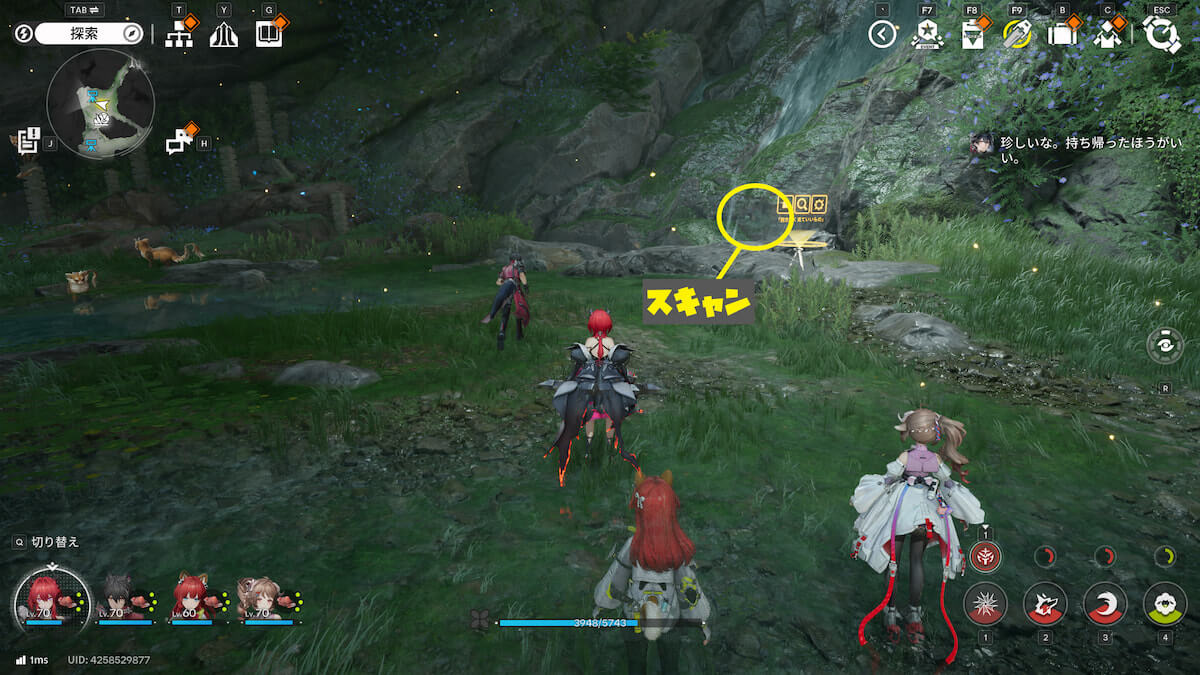
Task: Open the hierarchy tree icon menu
Action: click(179, 35)
